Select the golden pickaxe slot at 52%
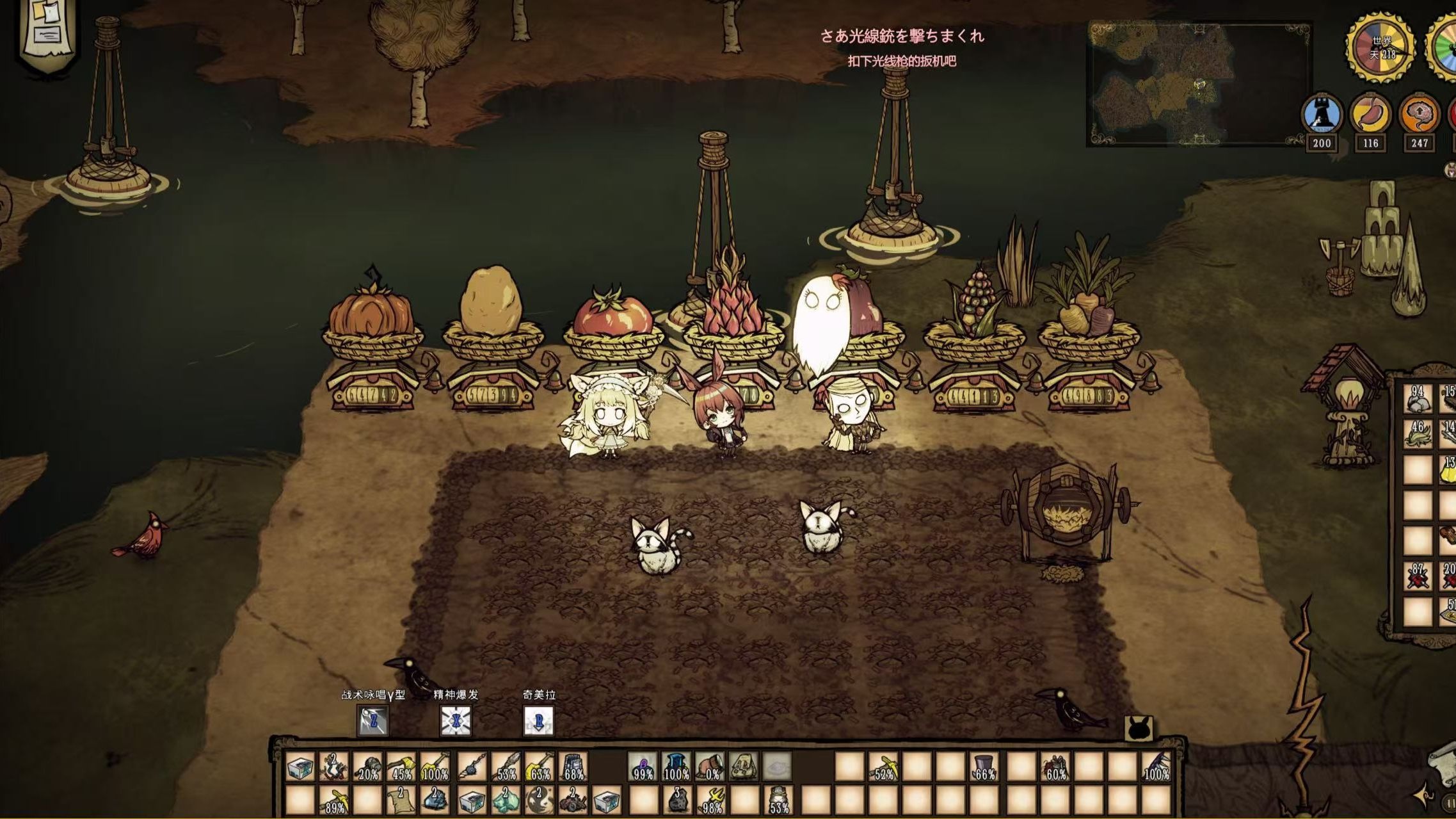1456x819 pixels. pyautogui.click(x=884, y=766)
